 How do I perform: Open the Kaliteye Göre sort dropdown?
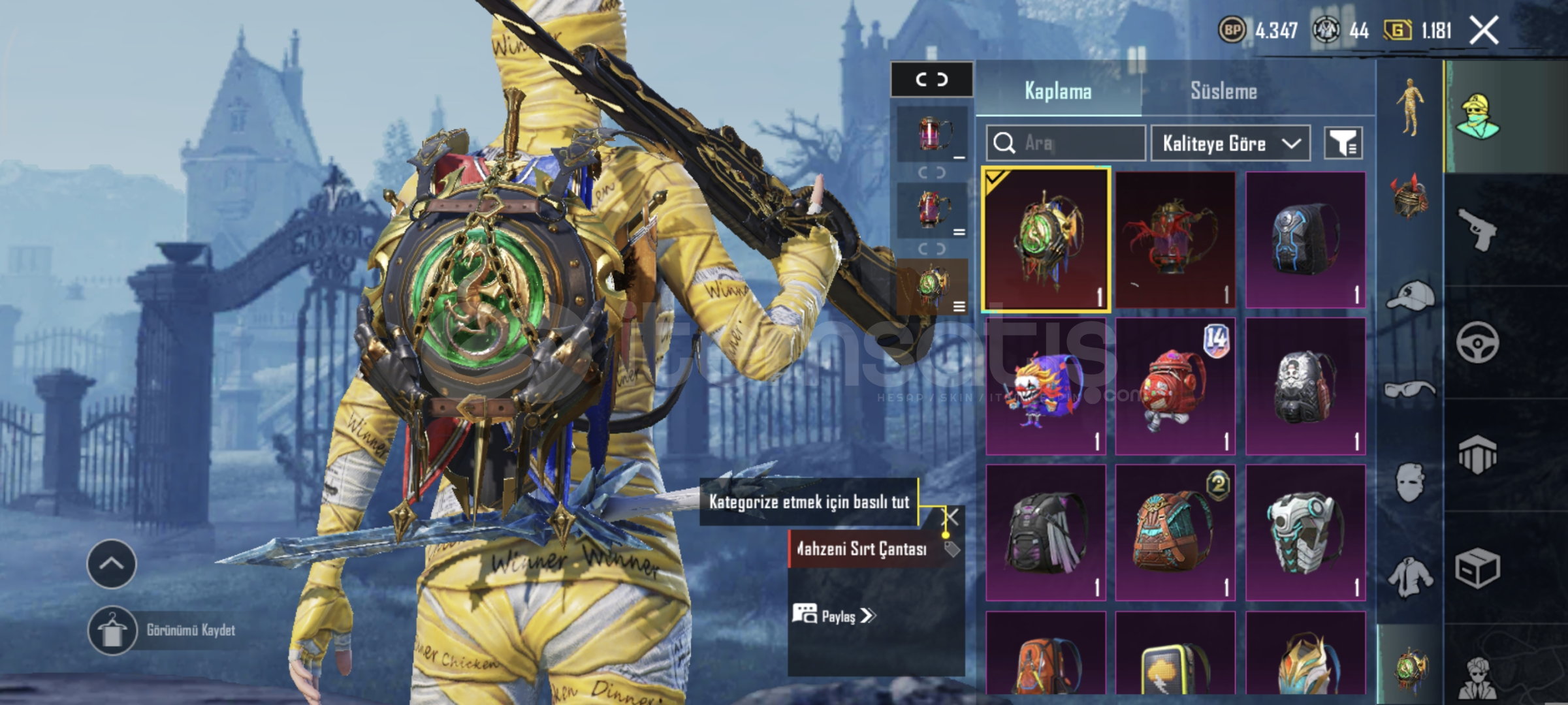pyautogui.click(x=1230, y=143)
